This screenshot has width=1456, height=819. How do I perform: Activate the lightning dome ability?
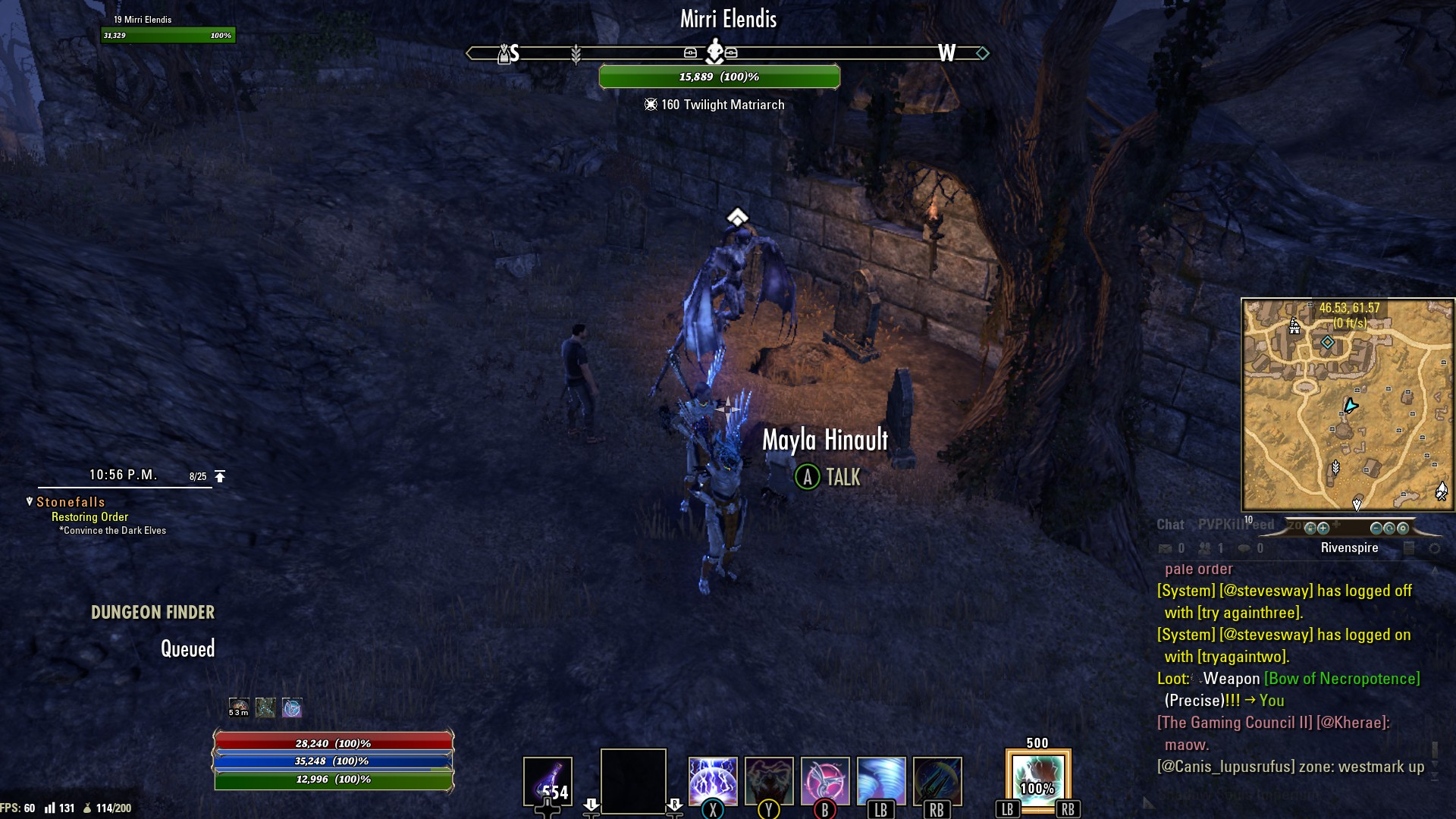(712, 780)
